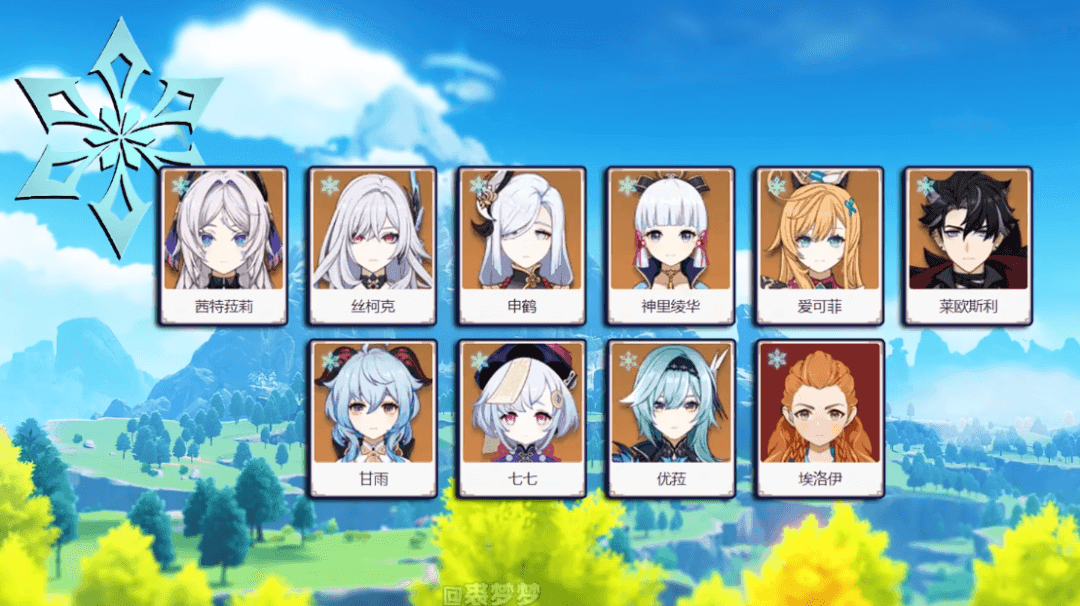Choose the 爱可菲 character card
This screenshot has height=606, width=1080.
pyautogui.click(x=819, y=245)
